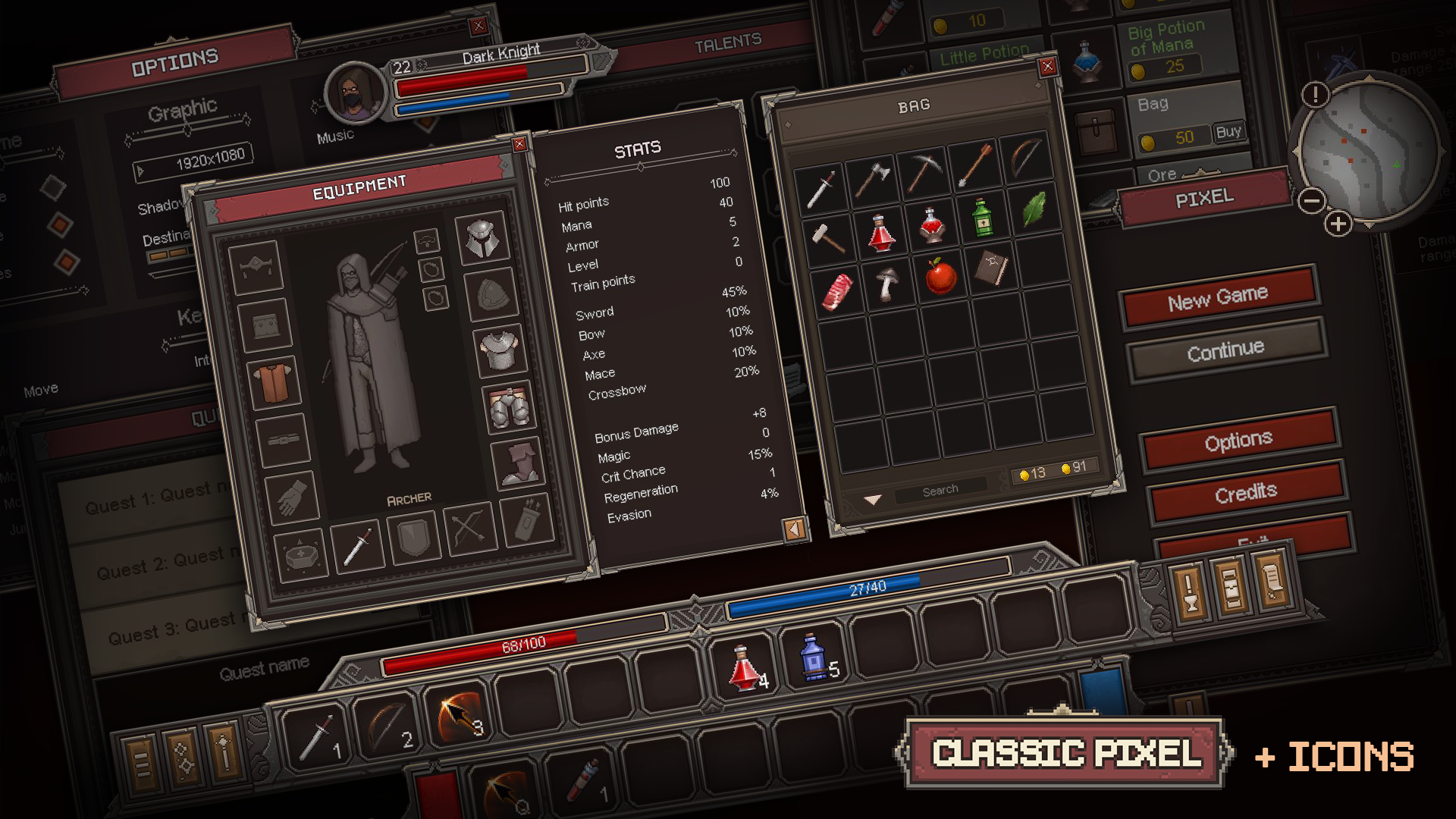Viewport: 1456px width, 819px height.
Task: Click the Search field in the Bag
Action: pyautogui.click(x=940, y=489)
